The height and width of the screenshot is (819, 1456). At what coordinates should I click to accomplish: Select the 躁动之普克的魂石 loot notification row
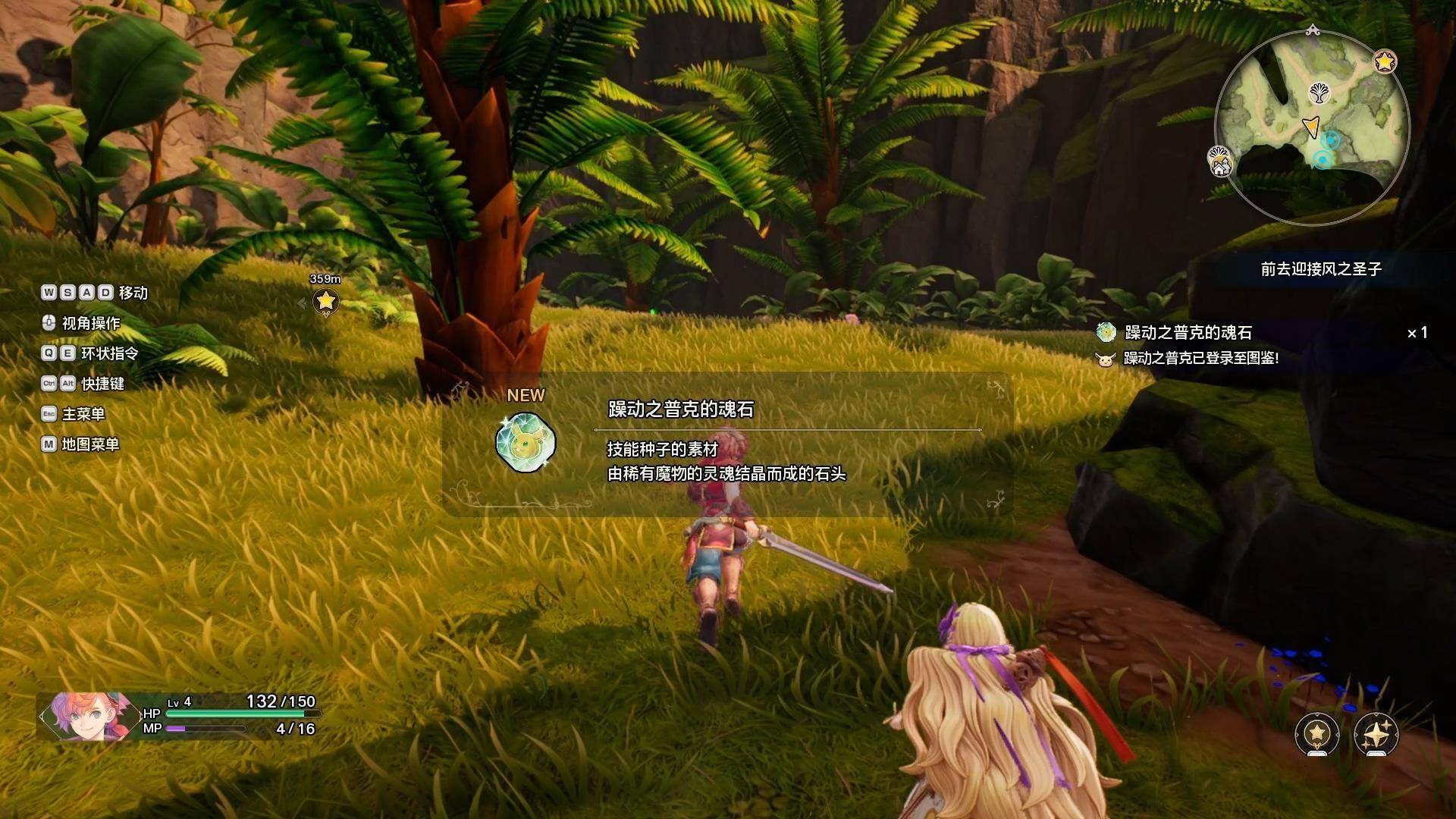(x=1188, y=332)
